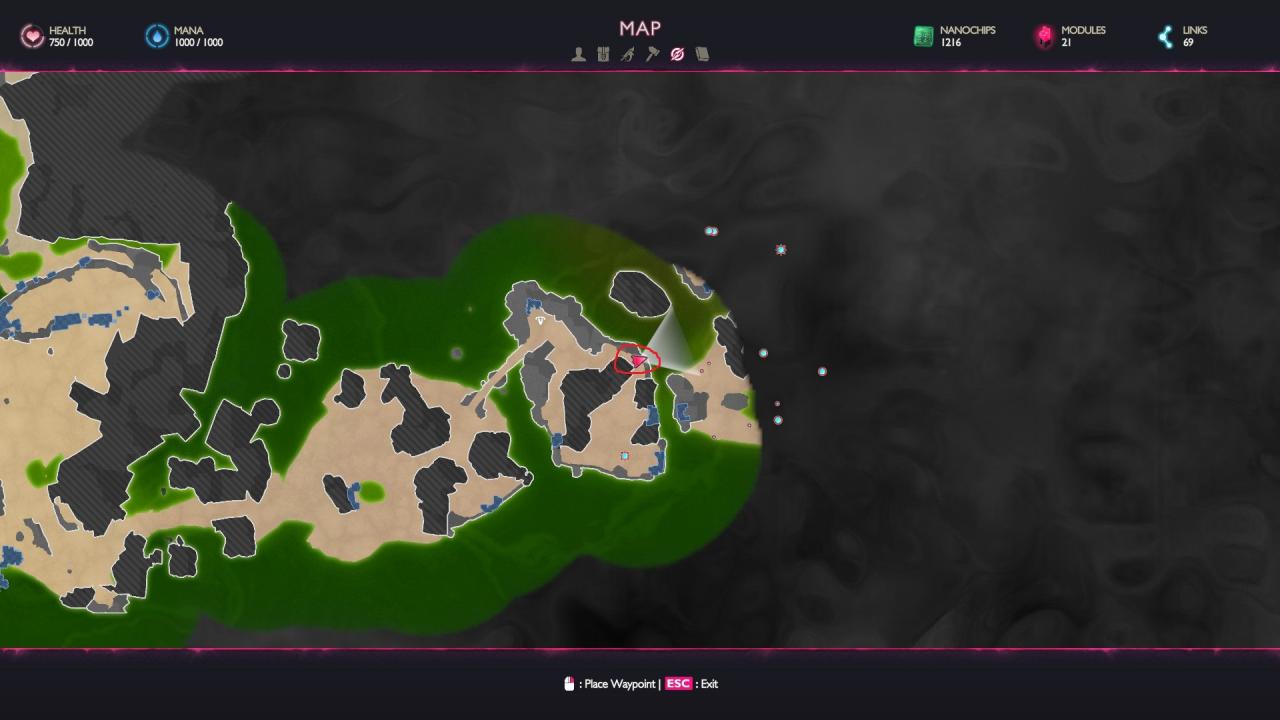1280x720 pixels.
Task: Click the white triangle marker on the map
Action: [541, 321]
